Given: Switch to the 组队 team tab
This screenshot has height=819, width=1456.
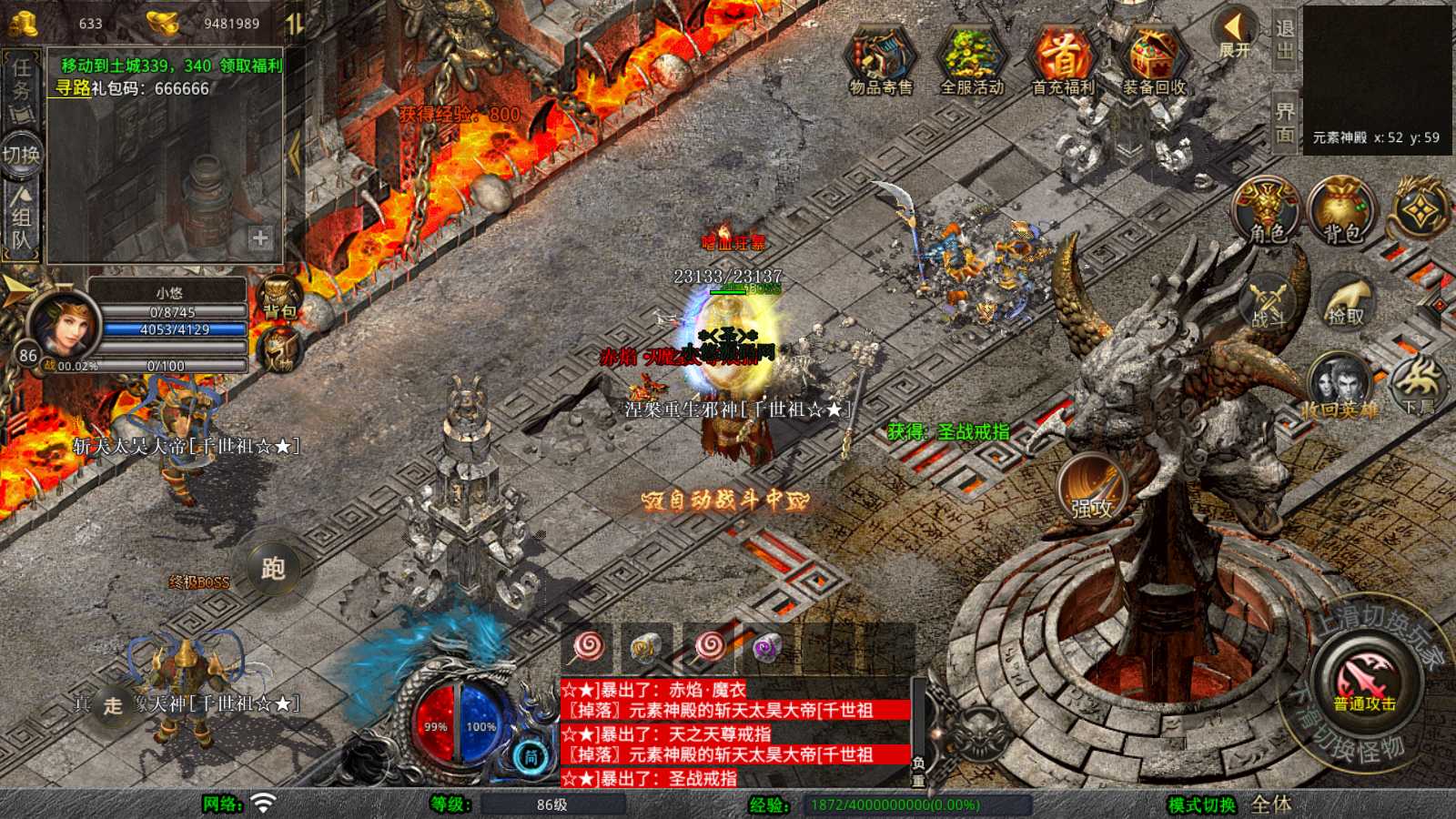Looking at the screenshot, I should click(21, 221).
